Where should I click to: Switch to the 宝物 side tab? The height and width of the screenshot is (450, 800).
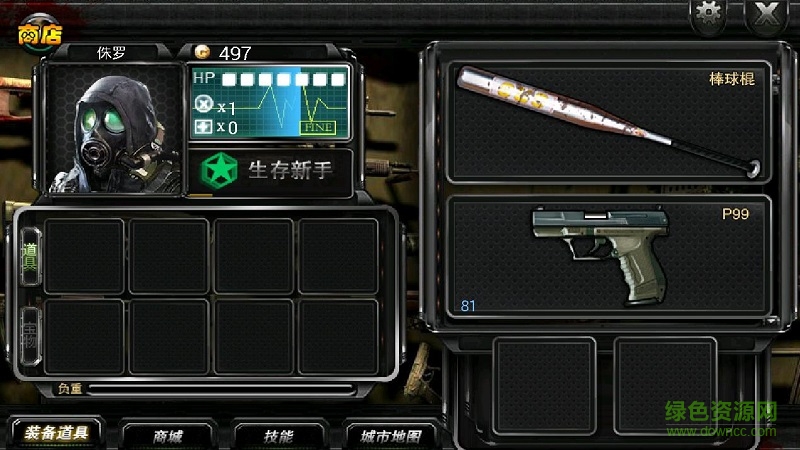point(30,336)
